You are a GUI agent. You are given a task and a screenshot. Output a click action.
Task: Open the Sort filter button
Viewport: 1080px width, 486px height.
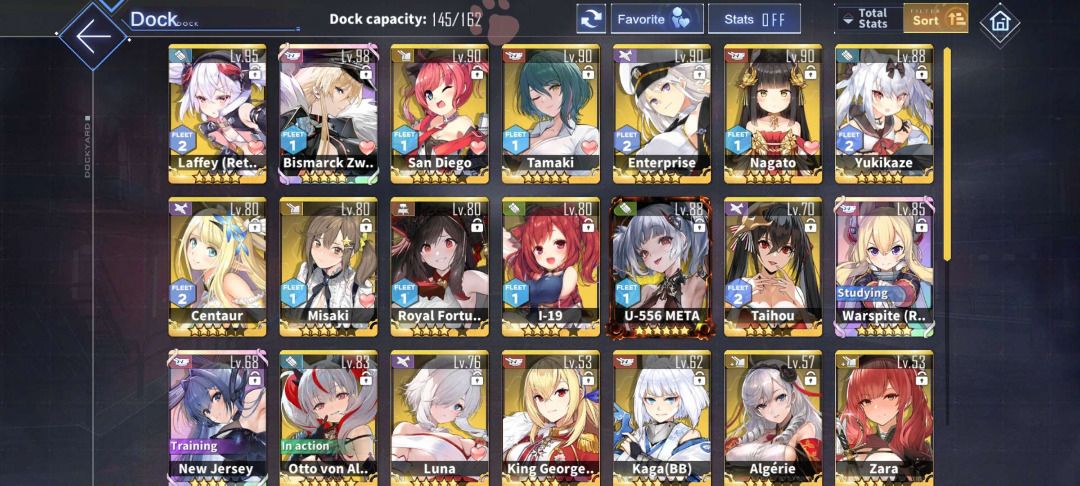[x=936, y=19]
